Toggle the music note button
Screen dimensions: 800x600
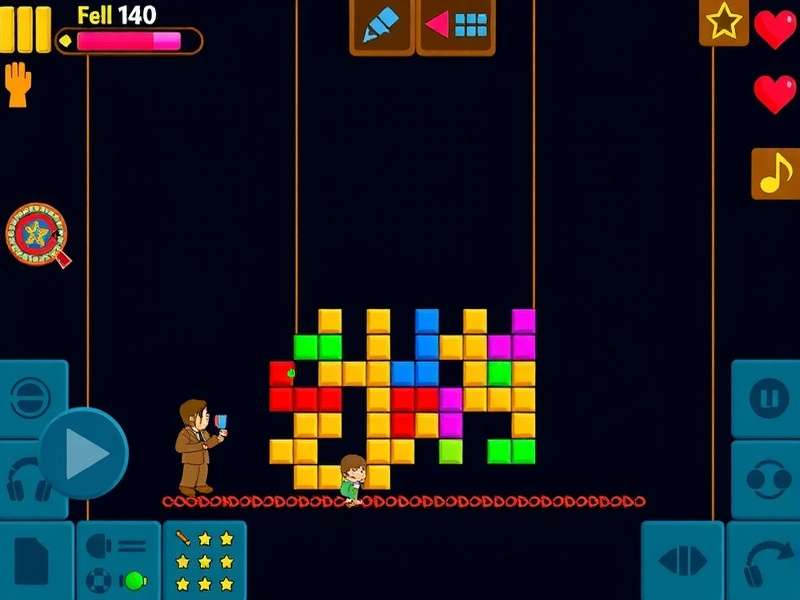coord(775,173)
